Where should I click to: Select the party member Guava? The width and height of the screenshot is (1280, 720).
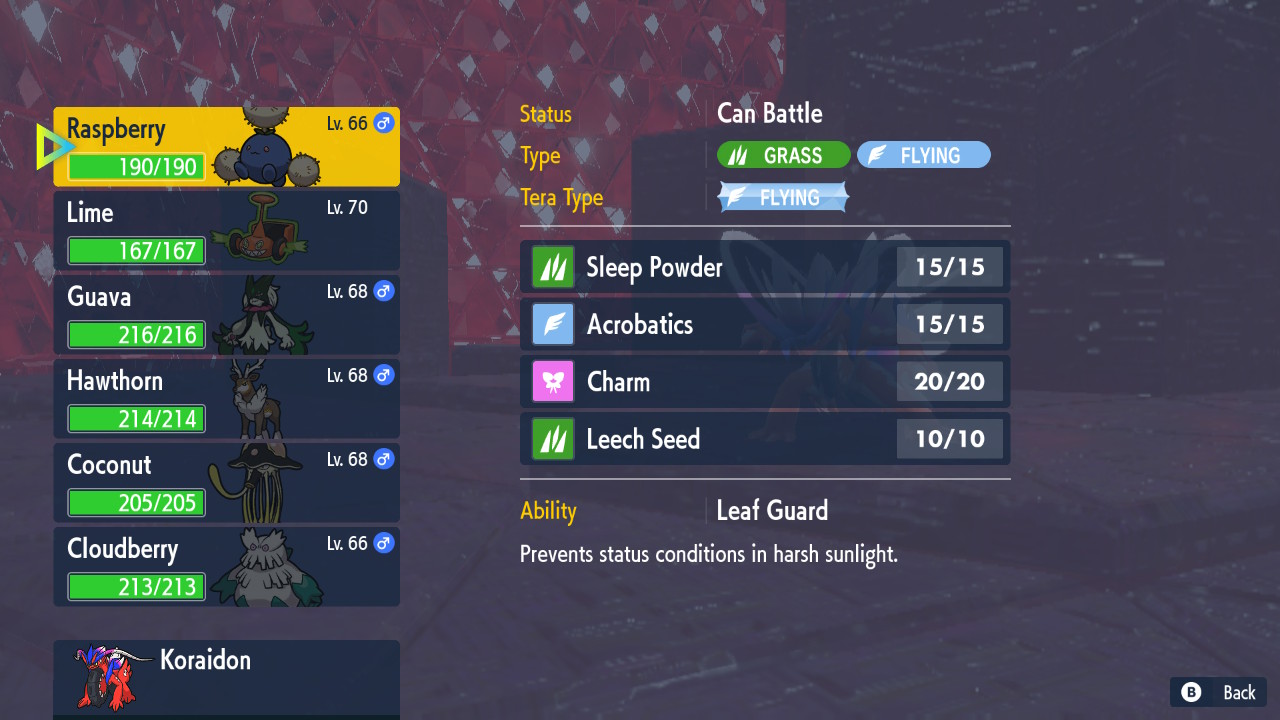(226, 315)
